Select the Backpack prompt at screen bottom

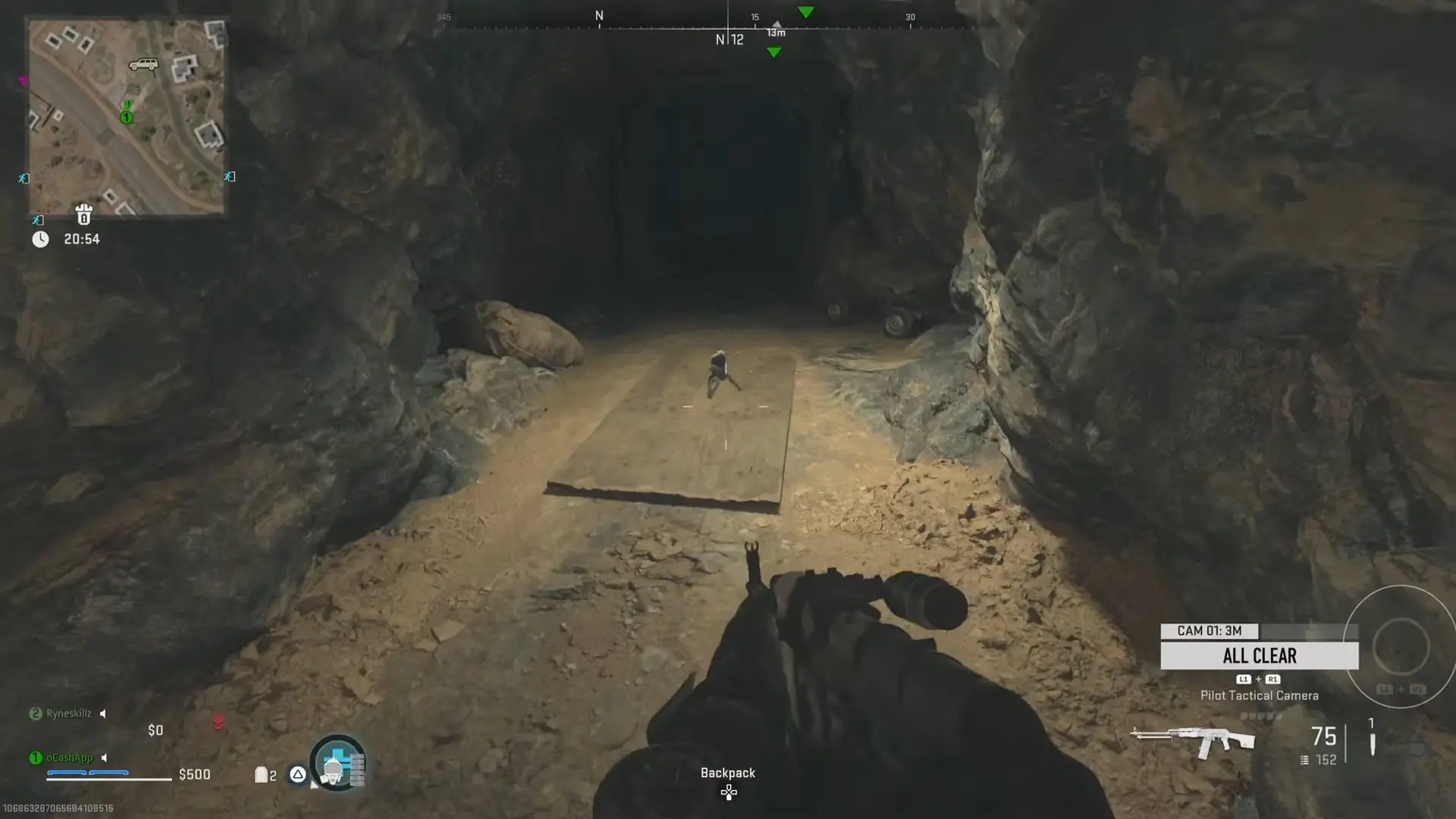click(728, 773)
